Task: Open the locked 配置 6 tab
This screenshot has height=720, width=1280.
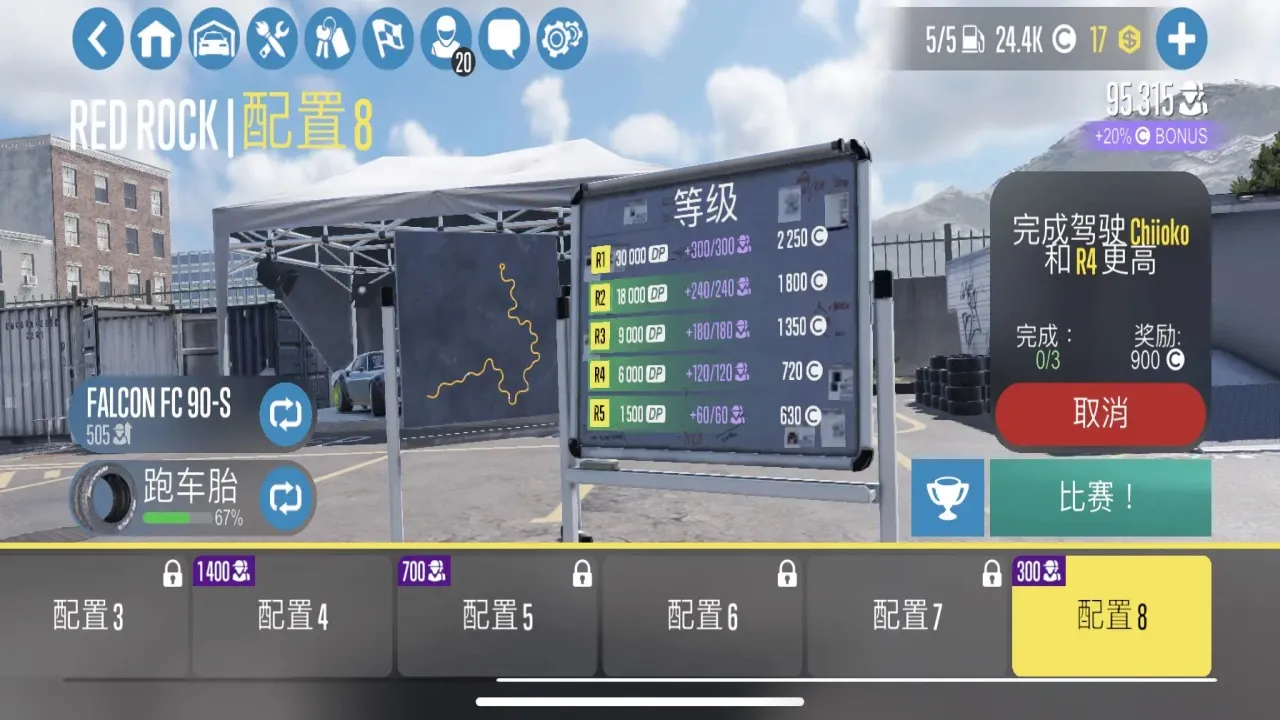Action: (703, 615)
